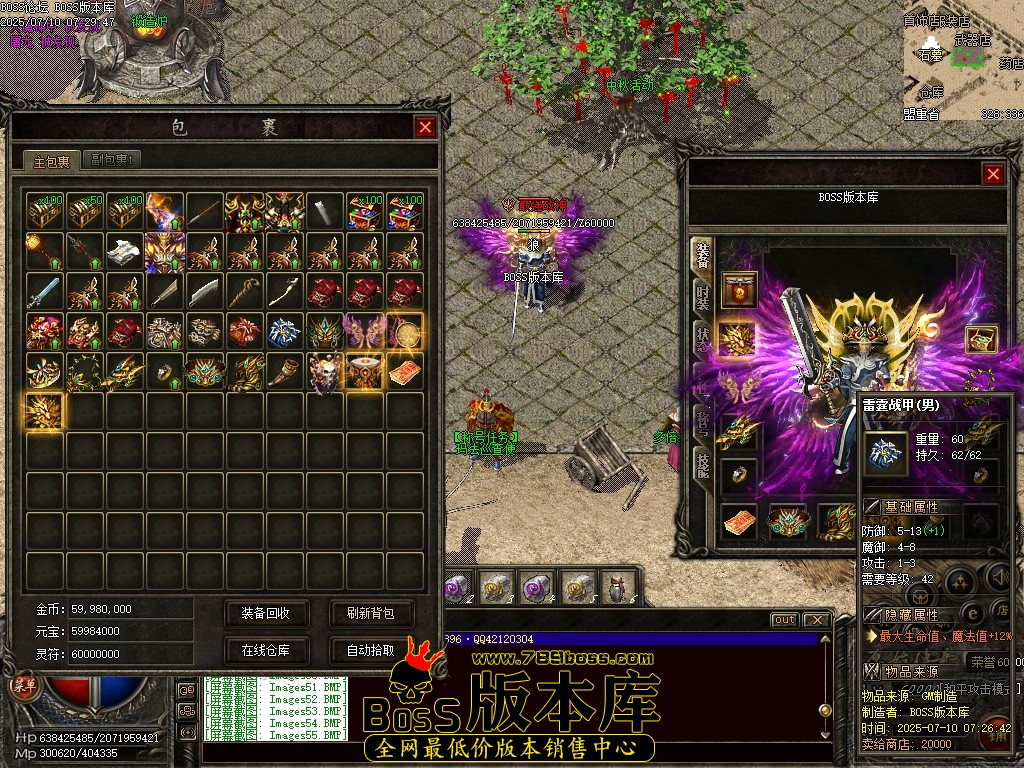Pick the skull helmet item in bag
This screenshot has height=768, width=1024.
click(x=325, y=370)
